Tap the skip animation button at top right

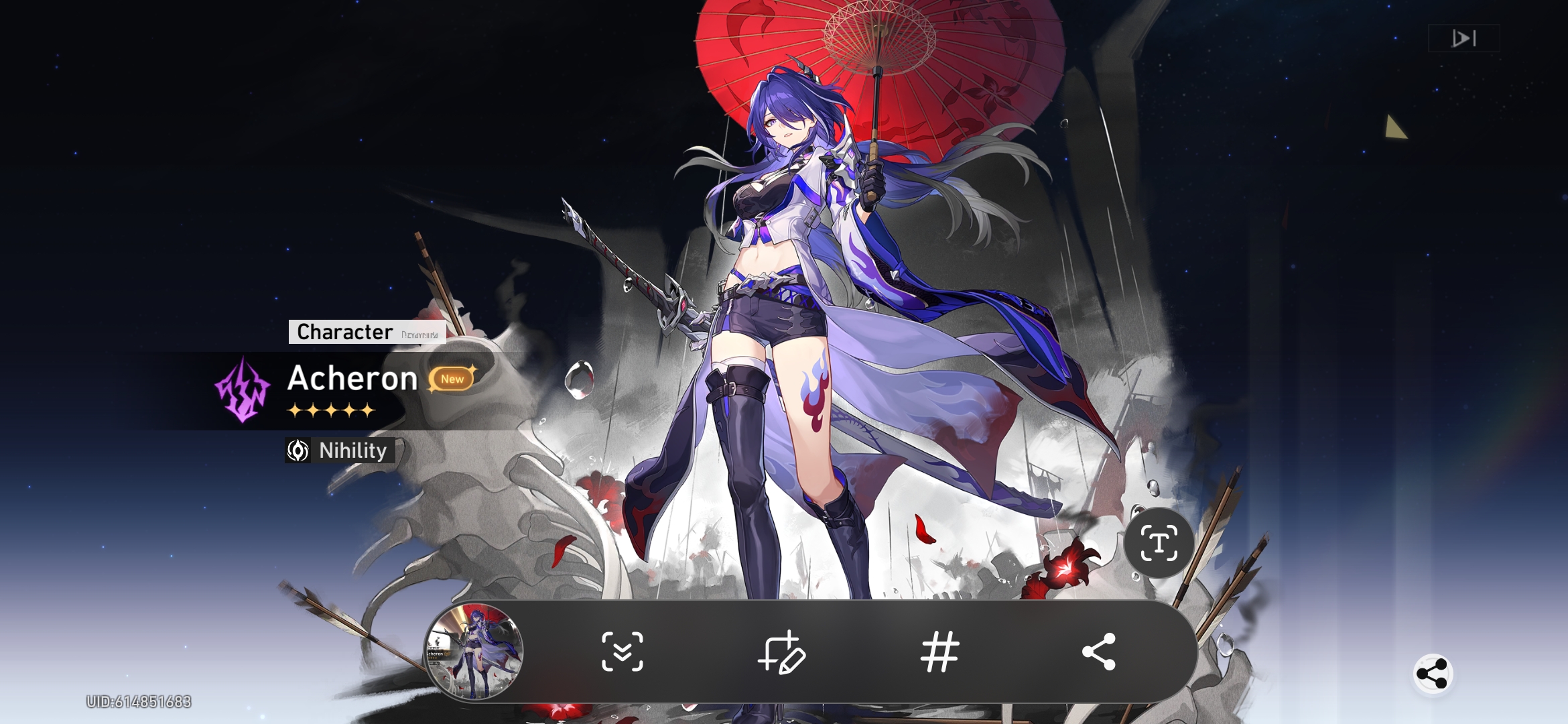click(x=1463, y=38)
